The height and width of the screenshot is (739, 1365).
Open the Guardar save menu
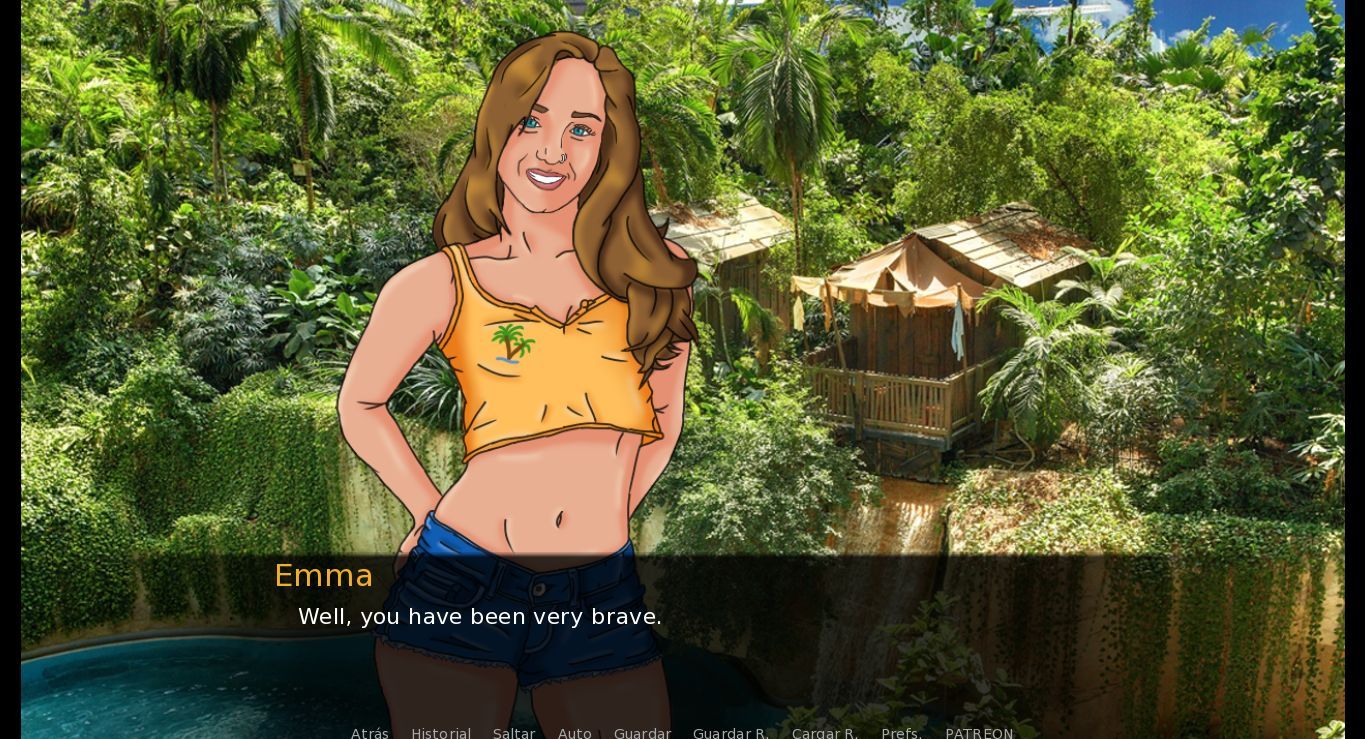pyautogui.click(x=642, y=733)
